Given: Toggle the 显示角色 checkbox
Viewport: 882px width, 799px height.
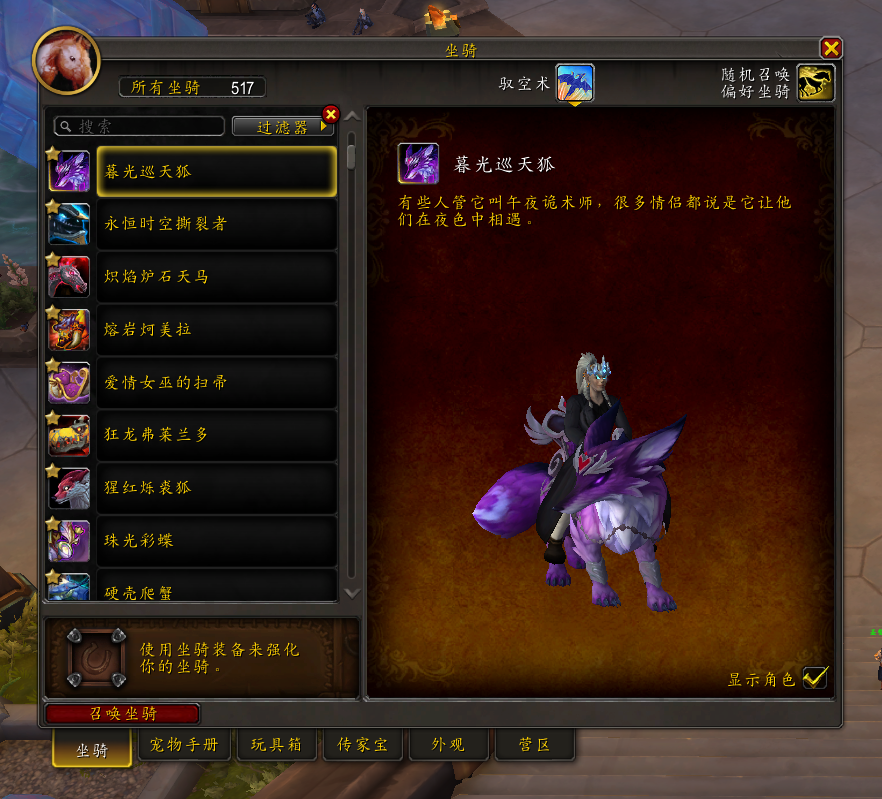Looking at the screenshot, I should tap(815, 678).
